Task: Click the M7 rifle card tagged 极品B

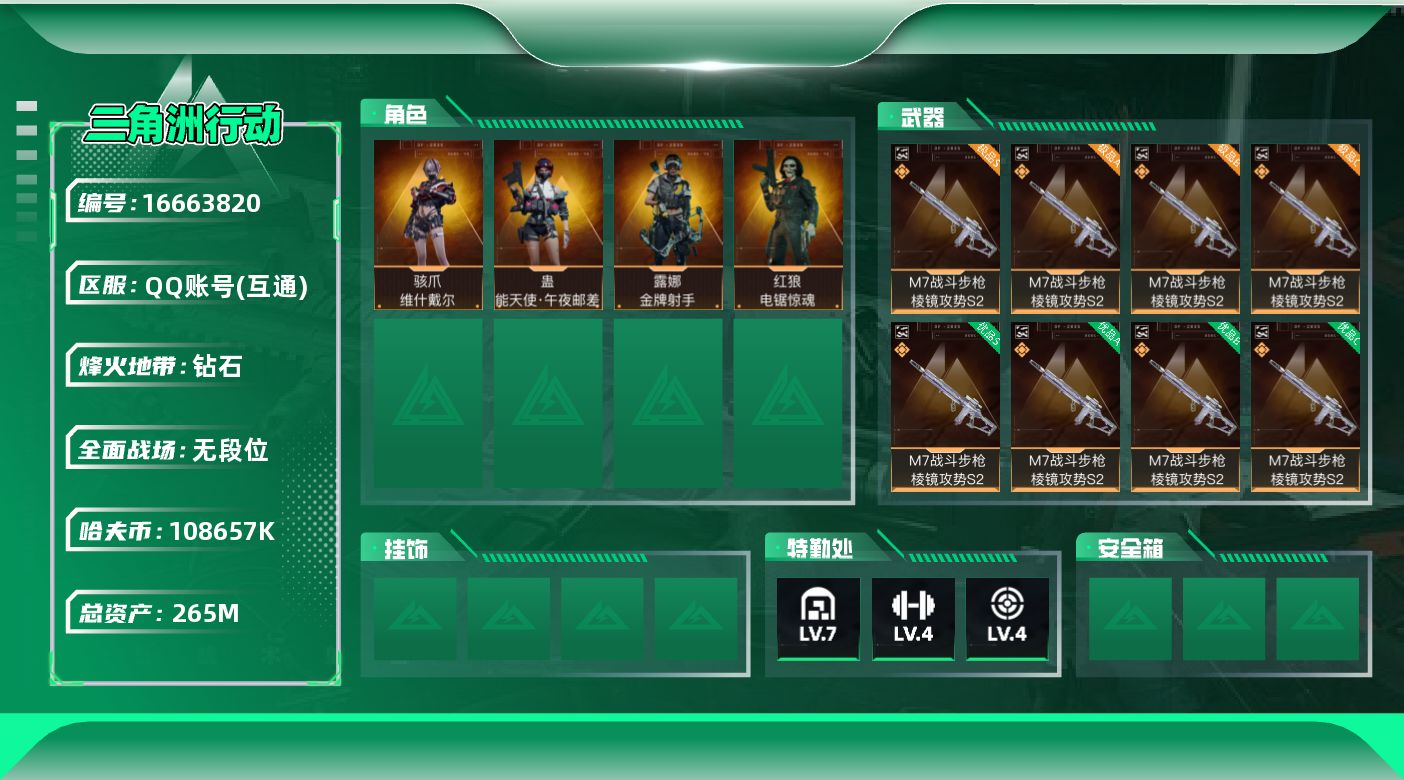Action: pyautogui.click(x=1185, y=228)
